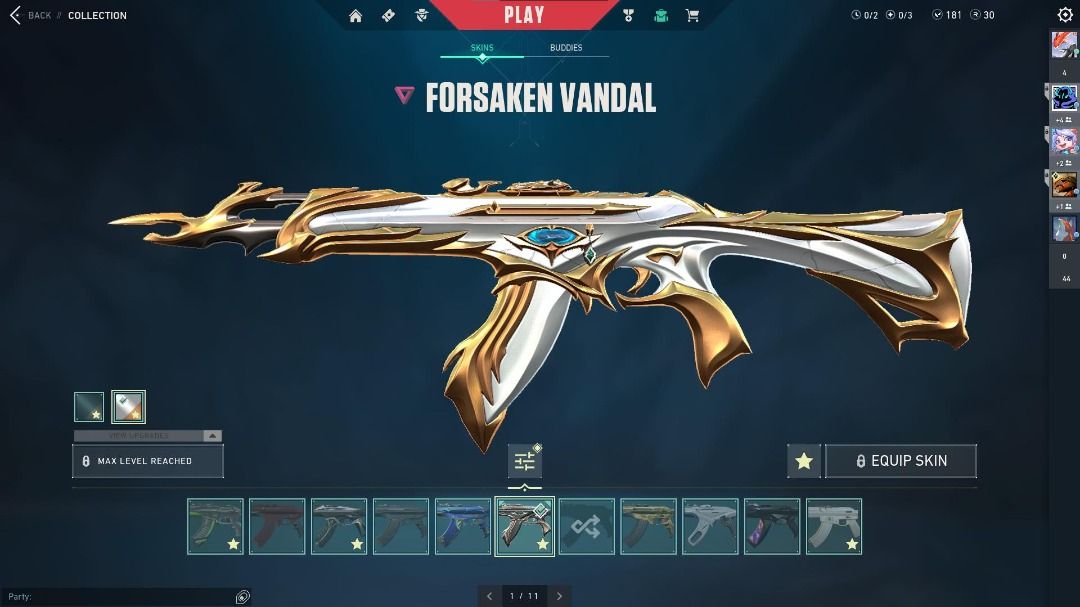
Task: Choose the dark teal variant swatch
Action: coord(89,407)
